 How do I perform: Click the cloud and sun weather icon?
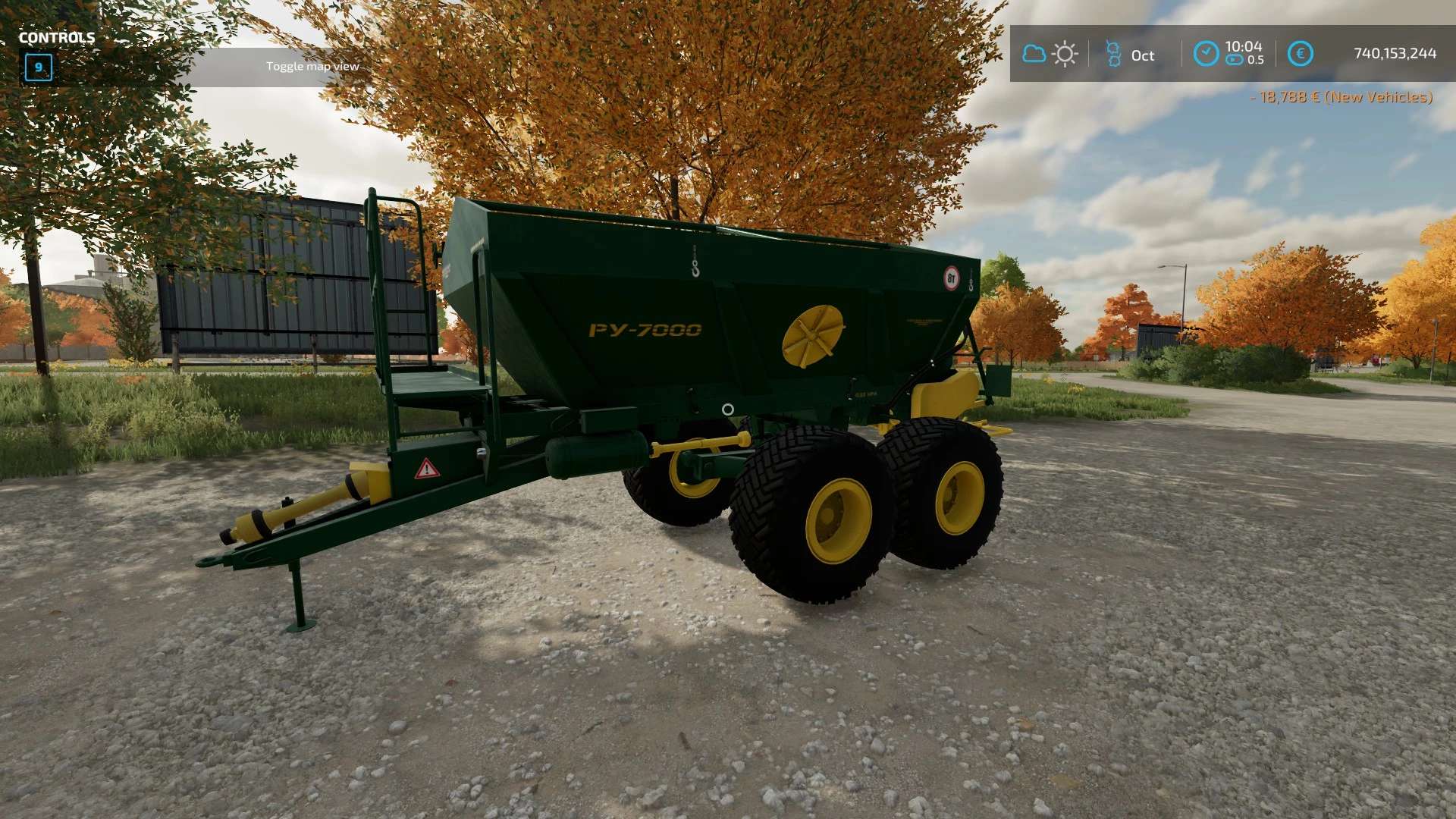[x=1050, y=54]
